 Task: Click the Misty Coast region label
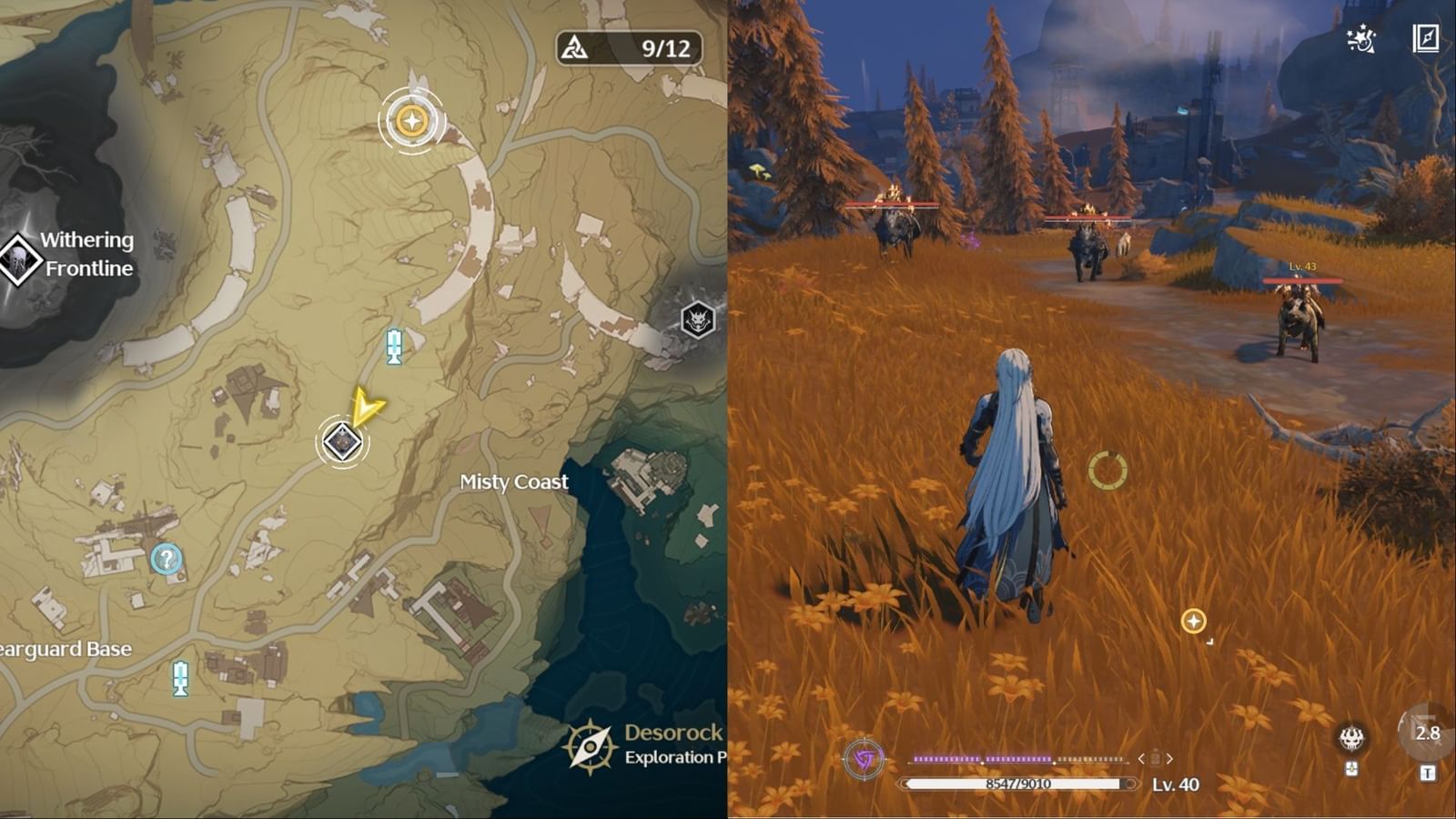pyautogui.click(x=513, y=482)
